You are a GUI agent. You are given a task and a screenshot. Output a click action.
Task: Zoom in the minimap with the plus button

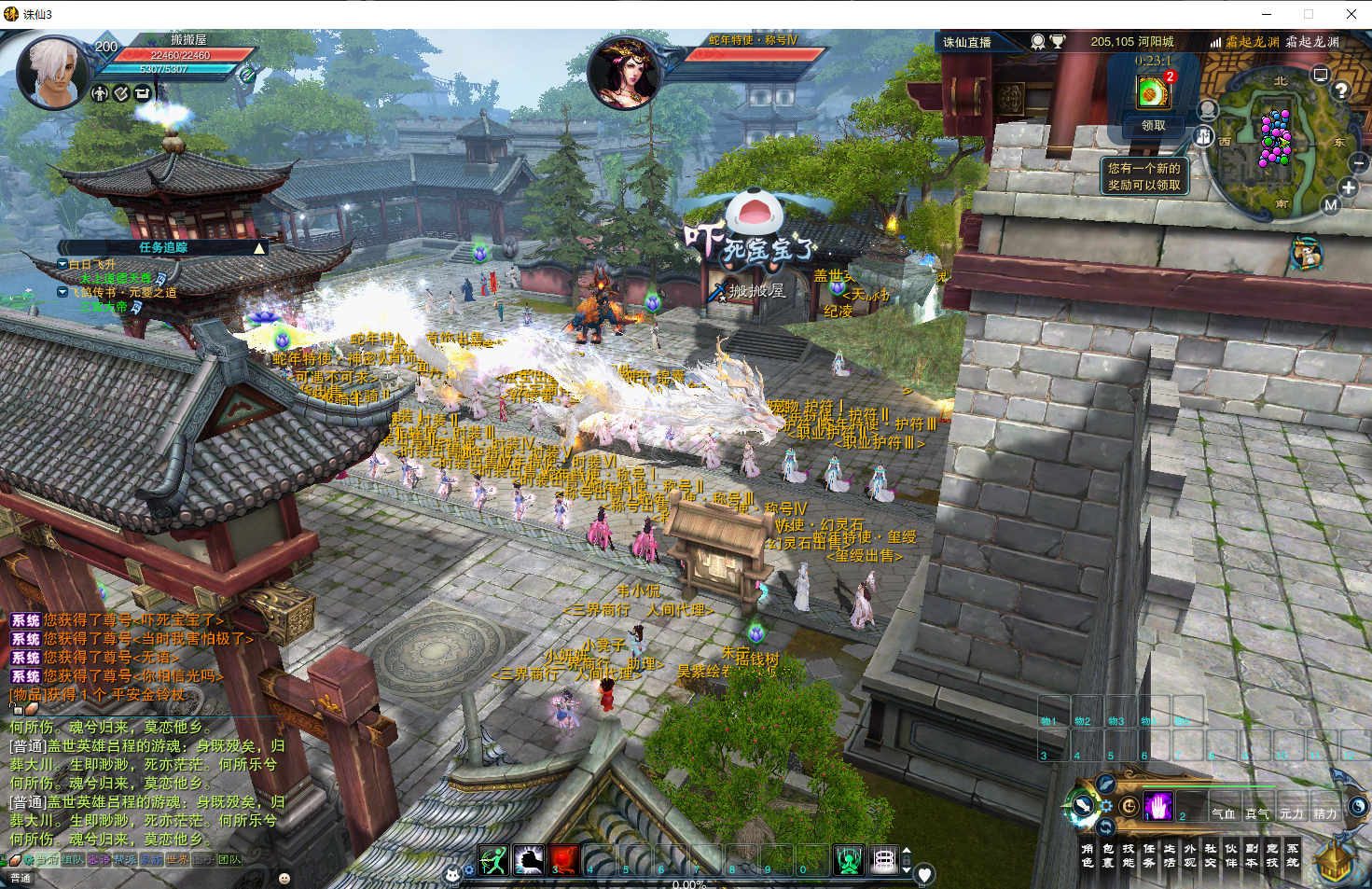coord(1349,188)
